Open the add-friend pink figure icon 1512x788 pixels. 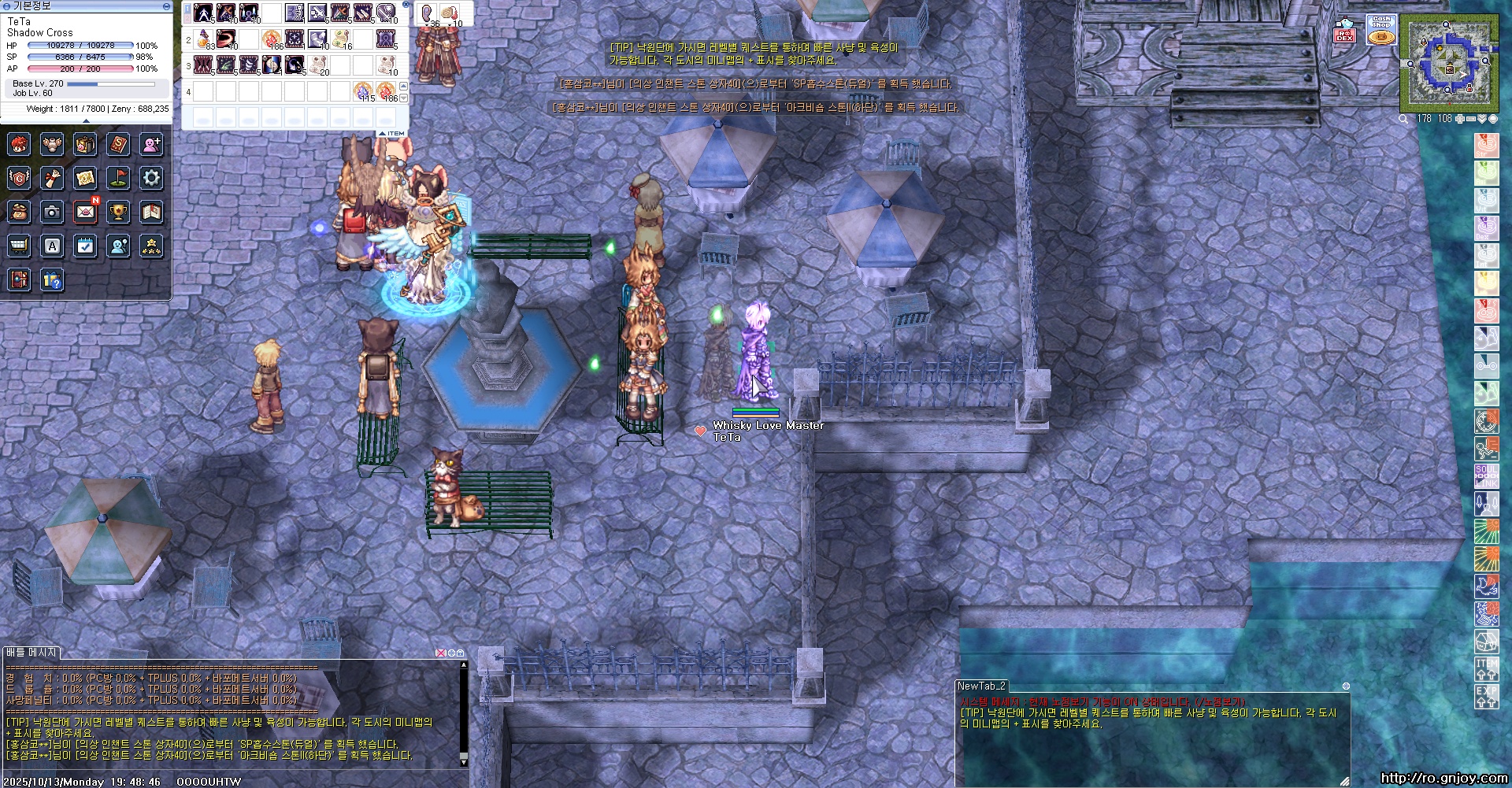[x=151, y=144]
